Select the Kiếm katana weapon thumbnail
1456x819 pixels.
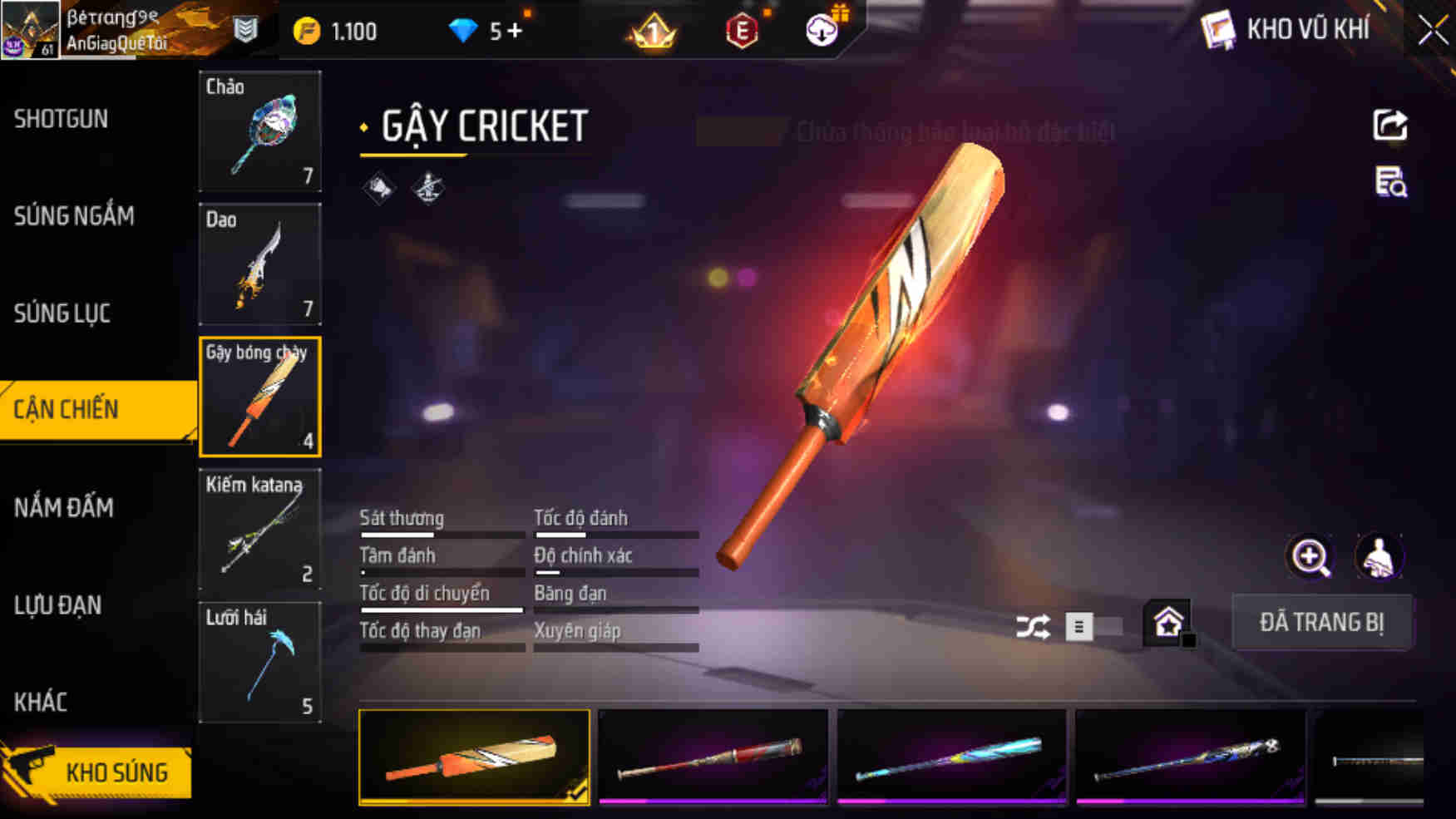coord(260,529)
